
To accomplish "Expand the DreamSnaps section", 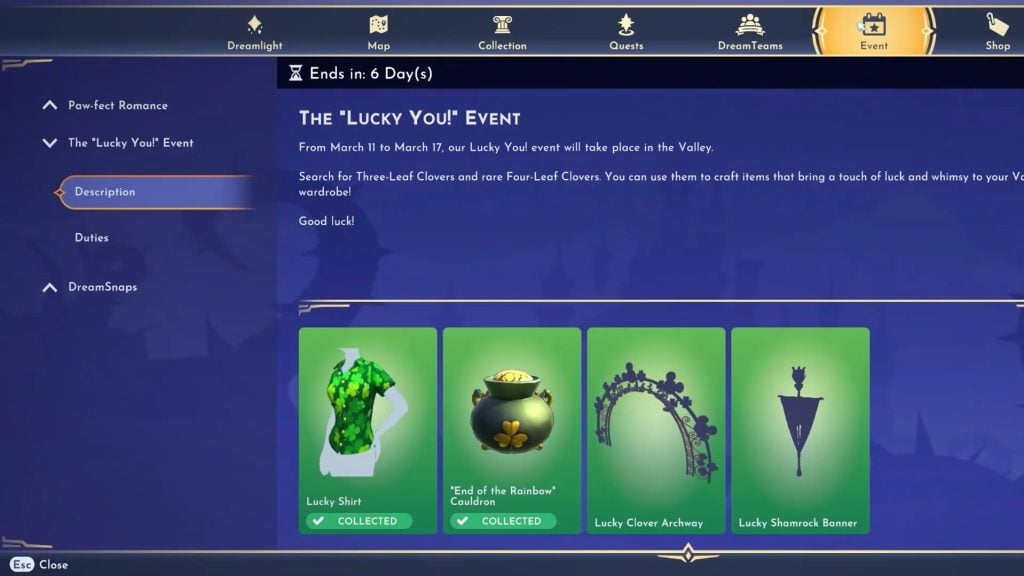I will coord(102,287).
